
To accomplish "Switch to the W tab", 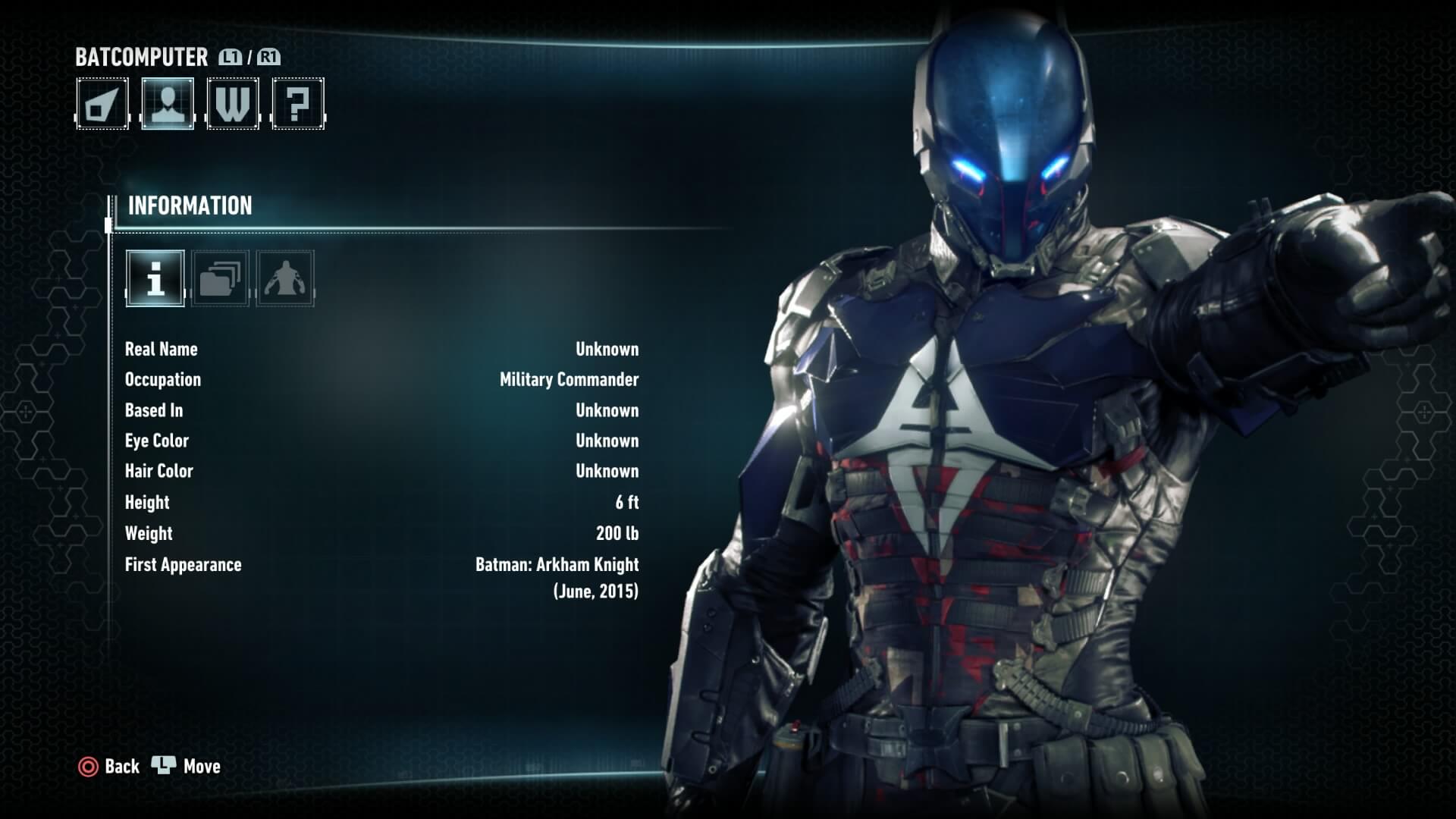I will [233, 104].
